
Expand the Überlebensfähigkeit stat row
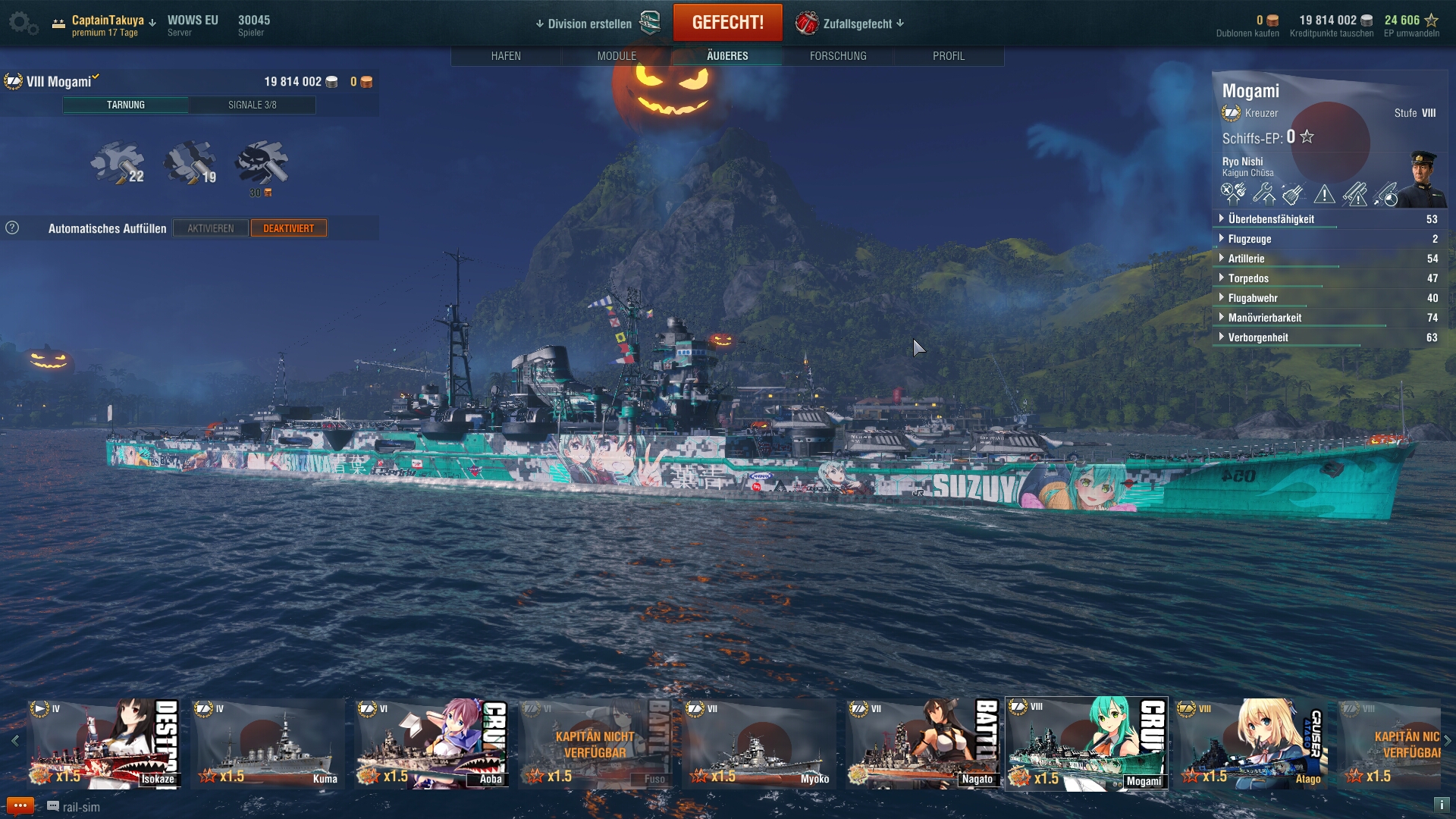[1271, 219]
